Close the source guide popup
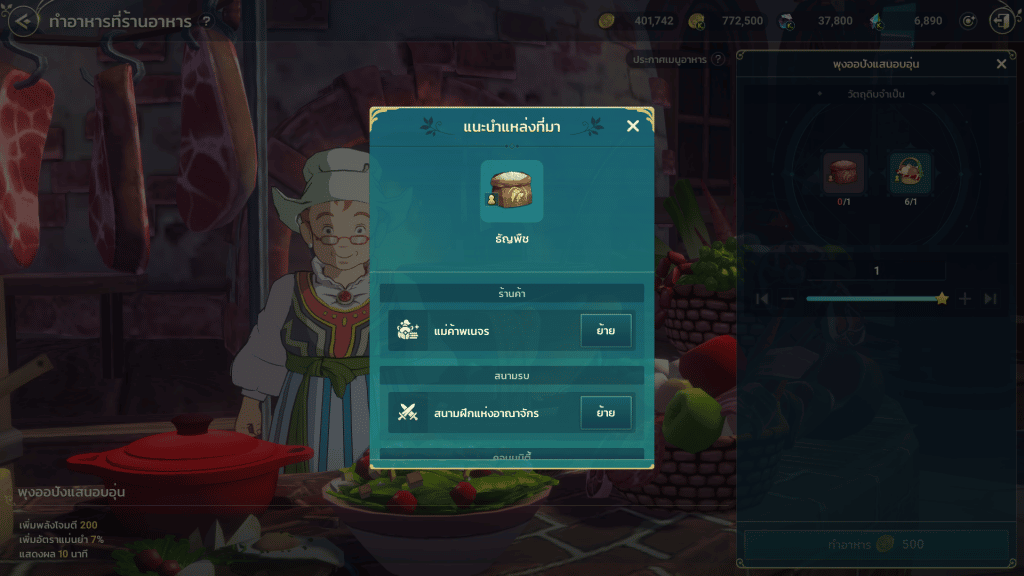Image resolution: width=1024 pixels, height=576 pixels. point(632,126)
